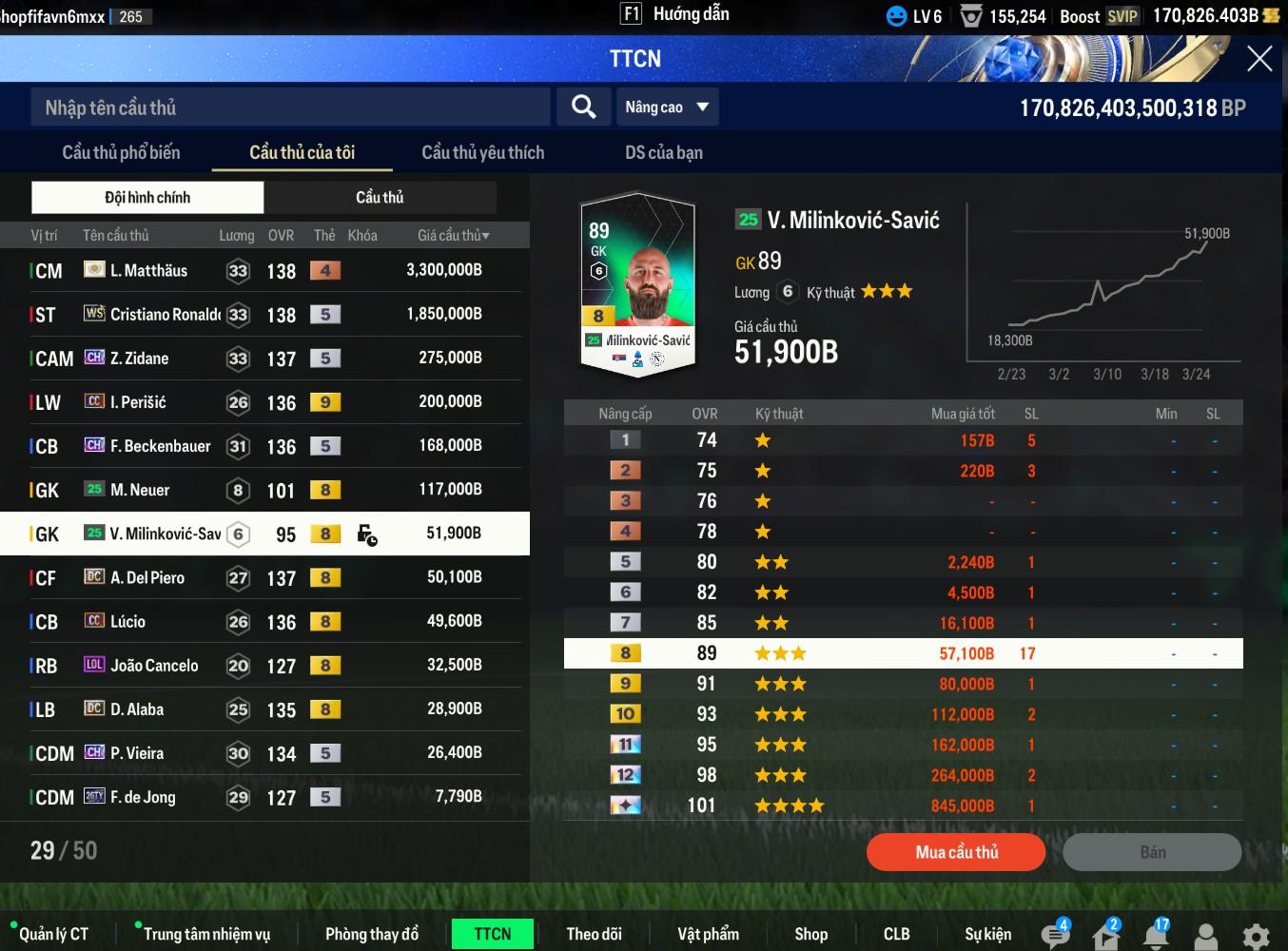Screen dimensions: 1288x951
Task: Sort by Giá cầu thủ column
Action: pyautogui.click(x=453, y=235)
